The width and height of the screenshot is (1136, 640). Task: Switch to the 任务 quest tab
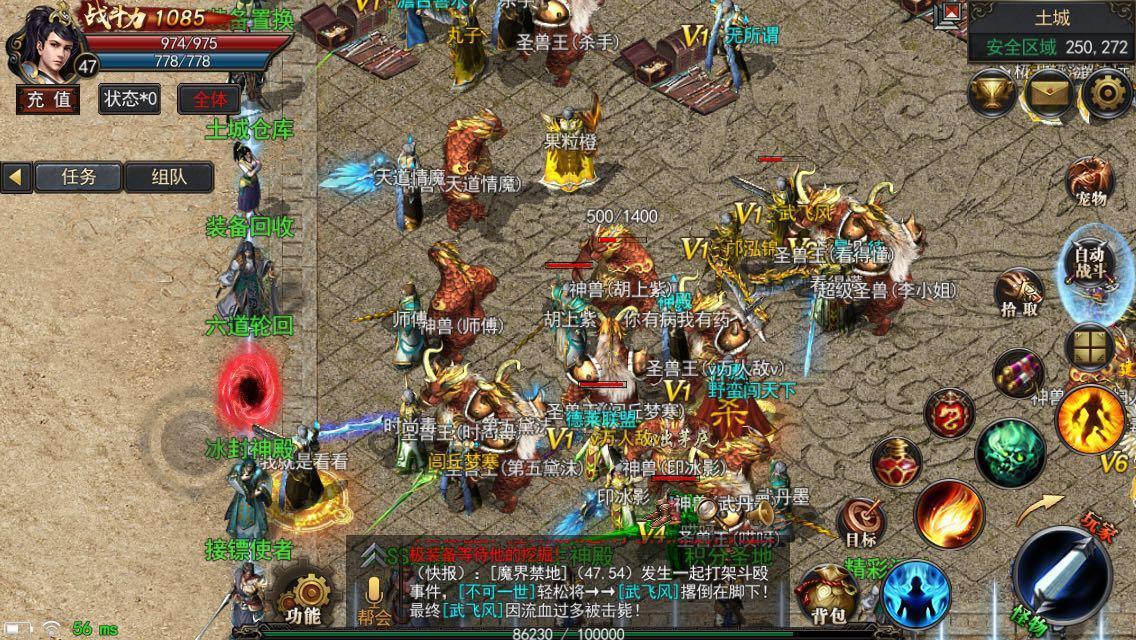coord(79,177)
